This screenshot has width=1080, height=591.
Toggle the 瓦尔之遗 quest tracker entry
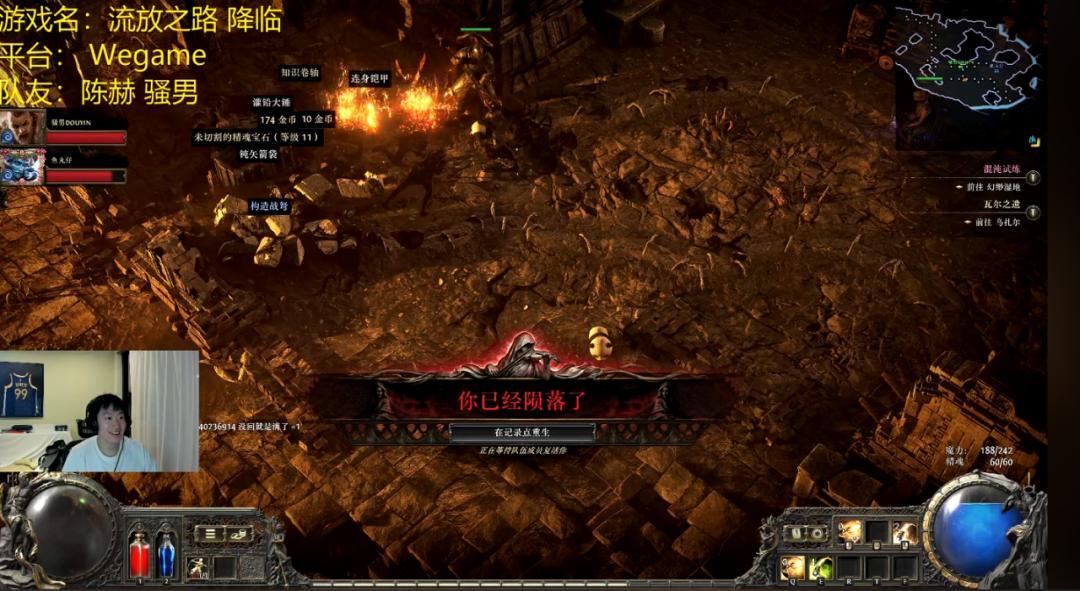pos(1033,212)
